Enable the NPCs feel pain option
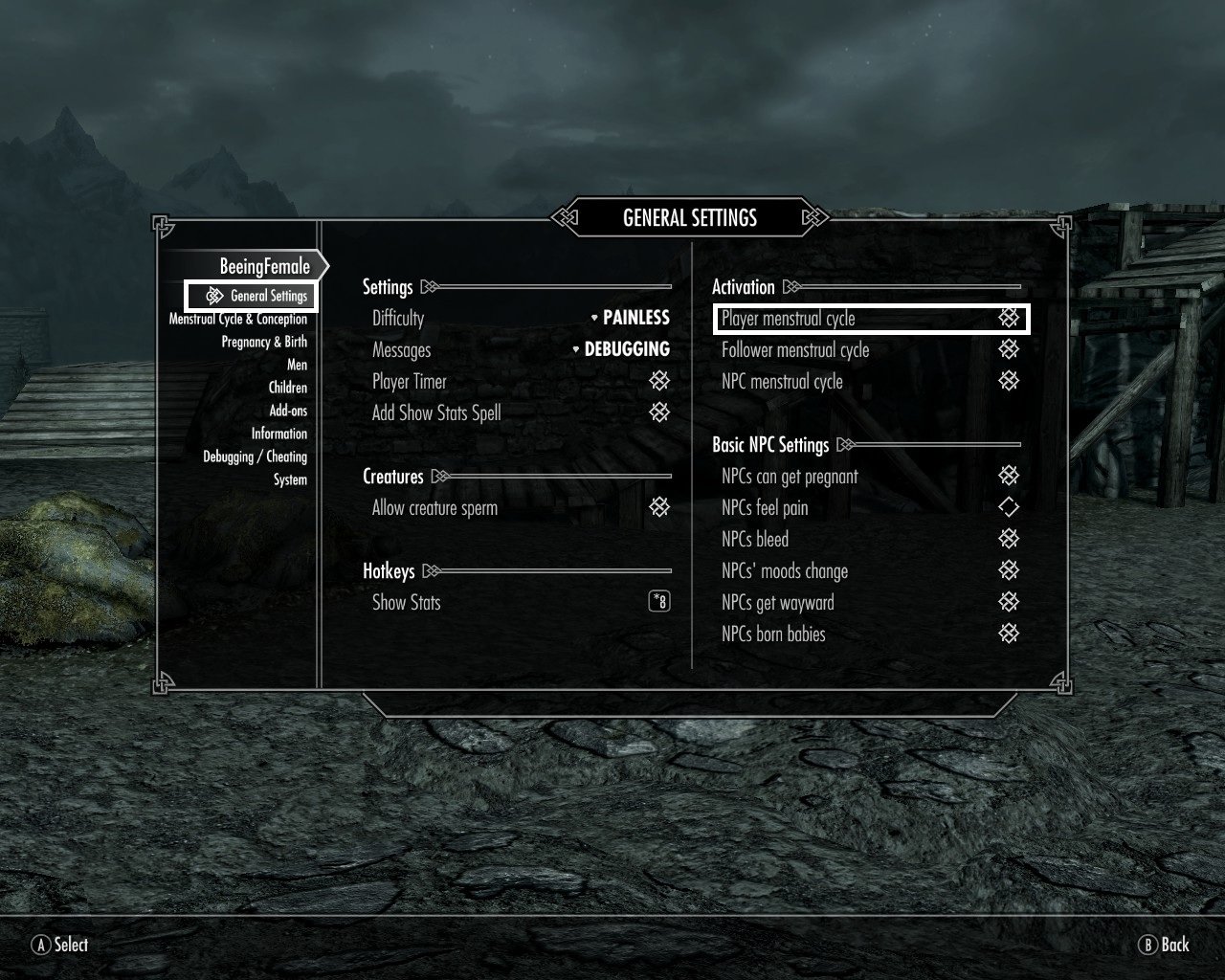 [1009, 507]
